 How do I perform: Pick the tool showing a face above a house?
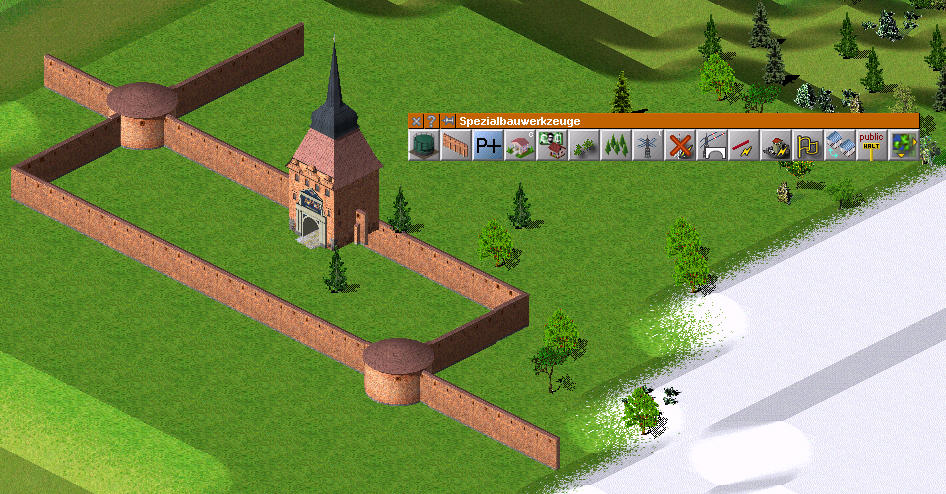point(551,146)
